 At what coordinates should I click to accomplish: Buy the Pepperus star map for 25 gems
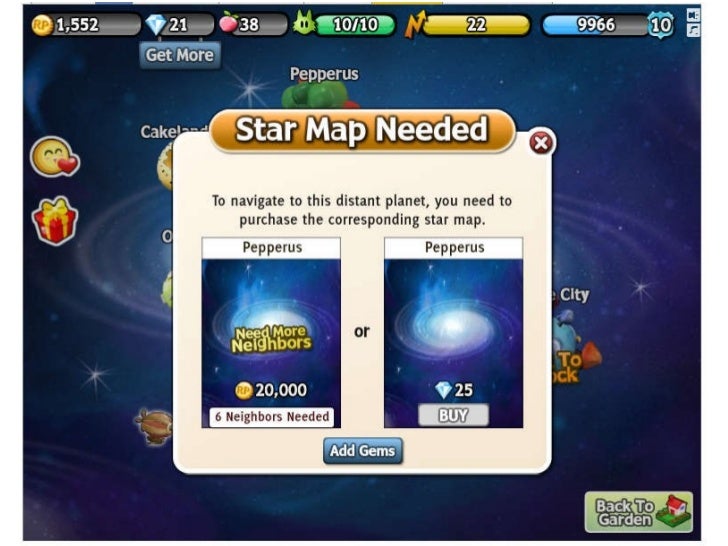tap(453, 415)
